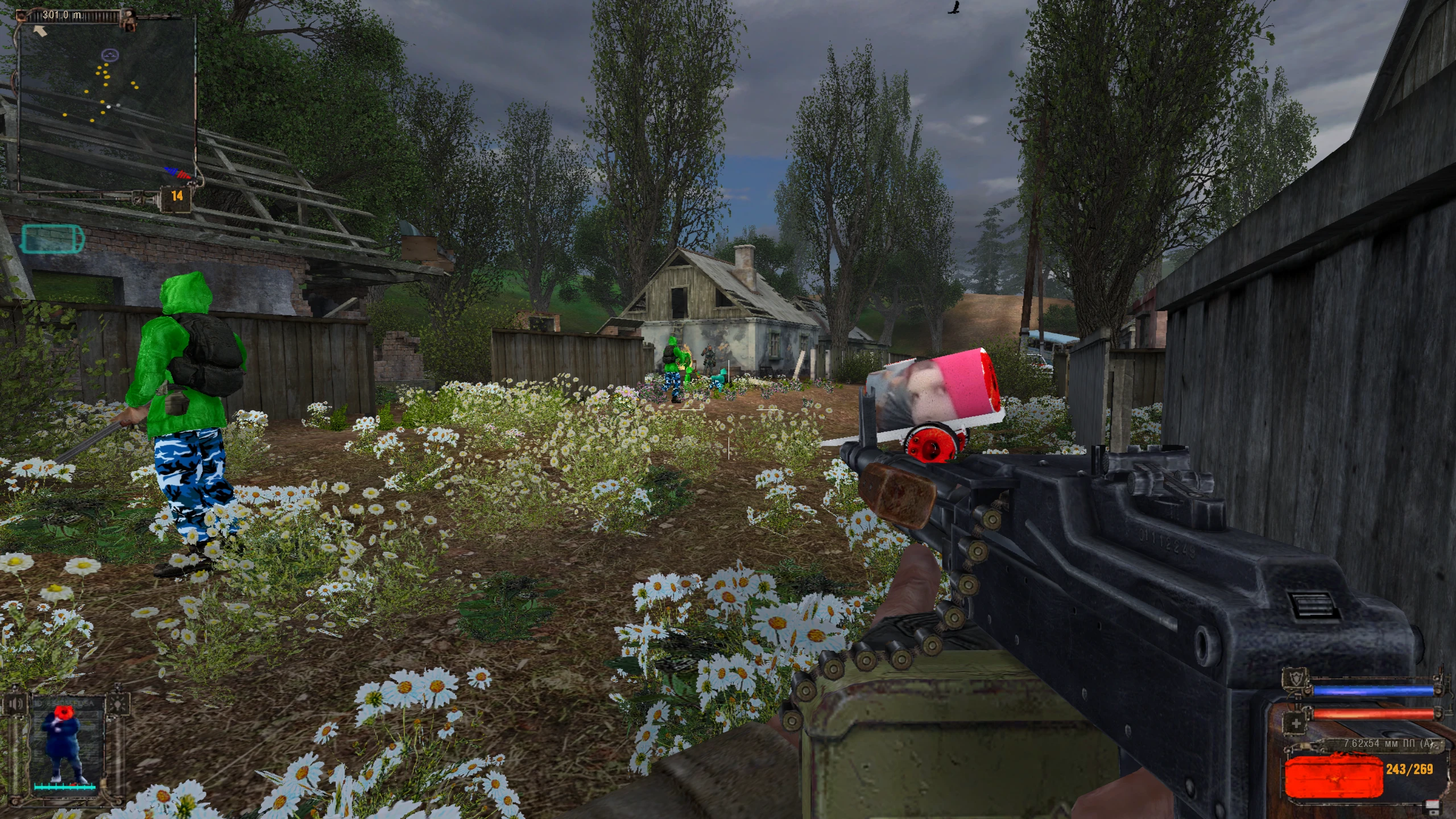Toggle the light bulb visibility indicator

click(x=117, y=705)
